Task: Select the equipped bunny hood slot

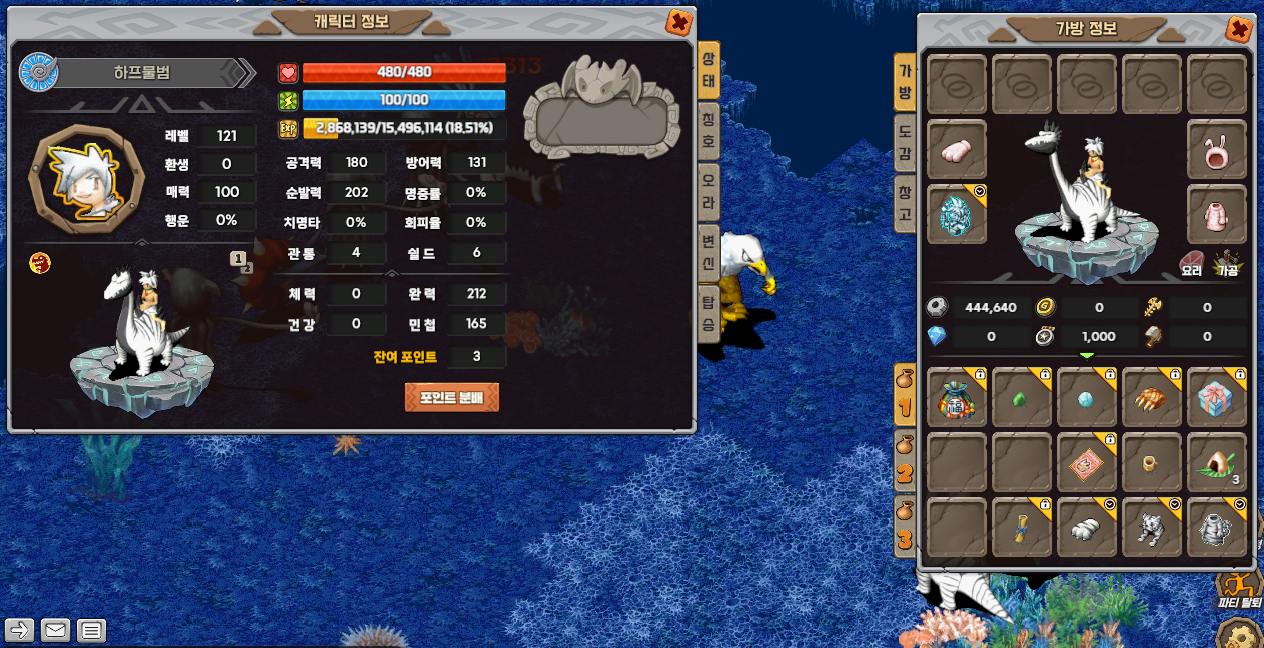Action: pyautogui.click(x=1216, y=150)
